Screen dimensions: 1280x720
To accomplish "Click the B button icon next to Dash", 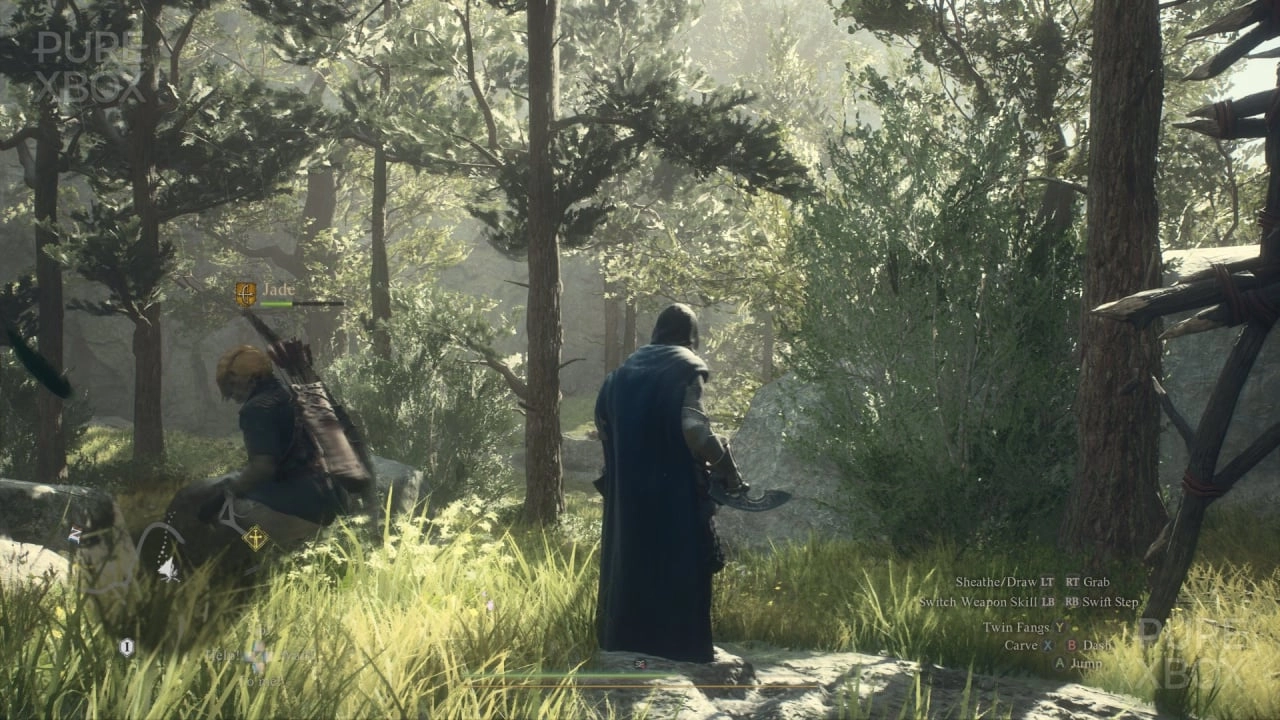I will point(1072,646).
